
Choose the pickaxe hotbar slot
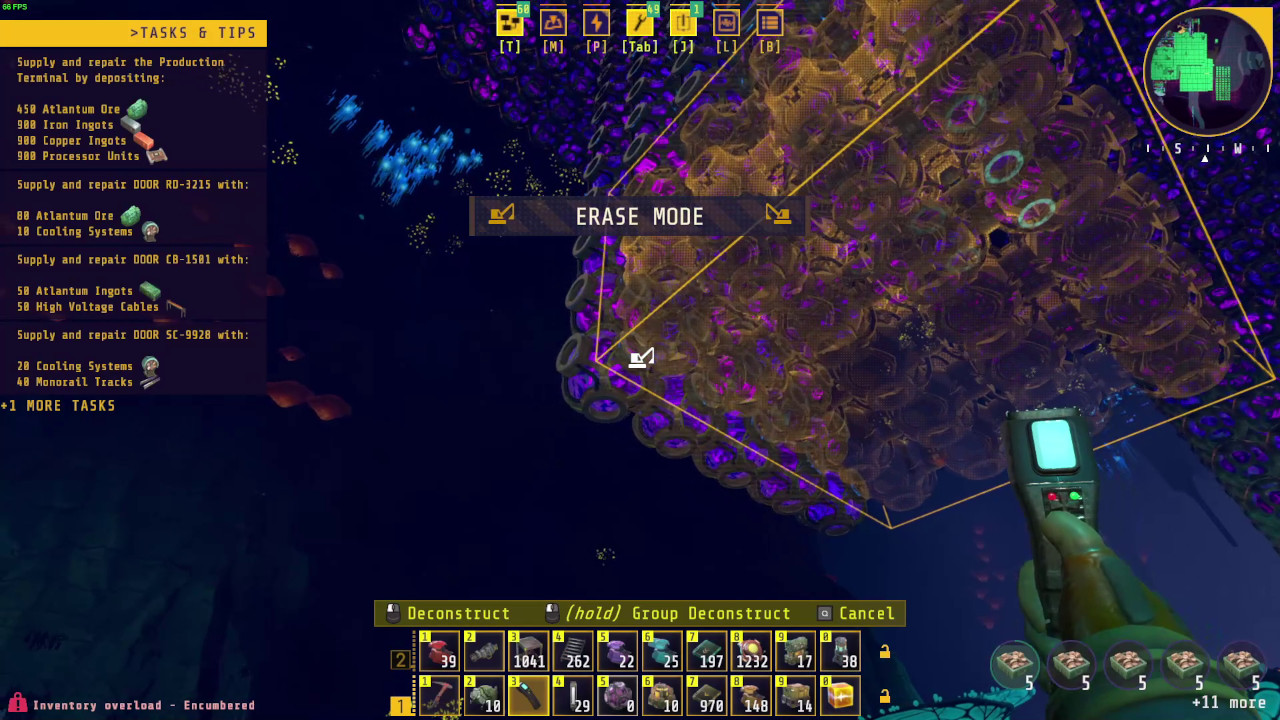tap(439, 696)
